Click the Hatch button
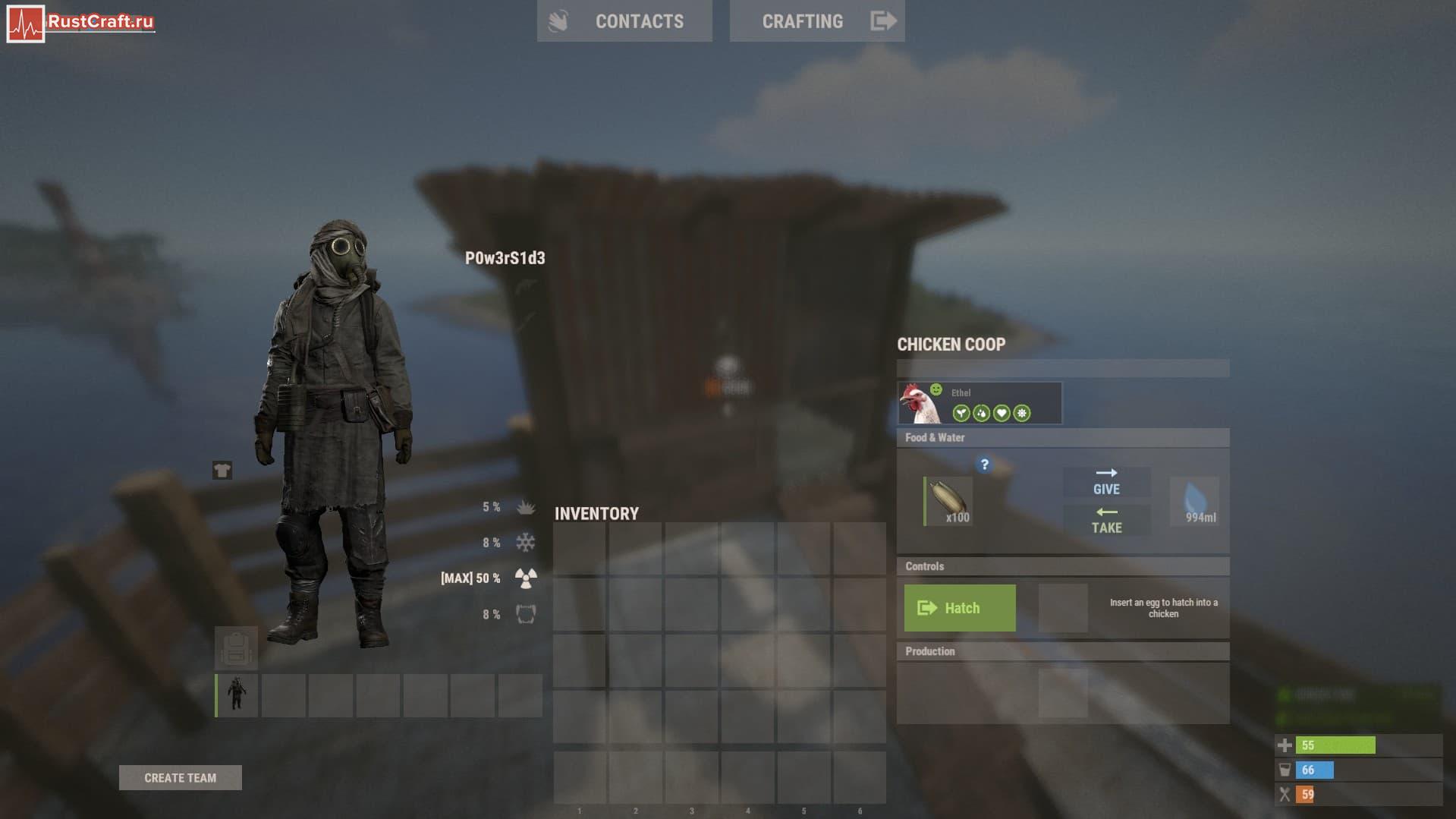 (960, 608)
